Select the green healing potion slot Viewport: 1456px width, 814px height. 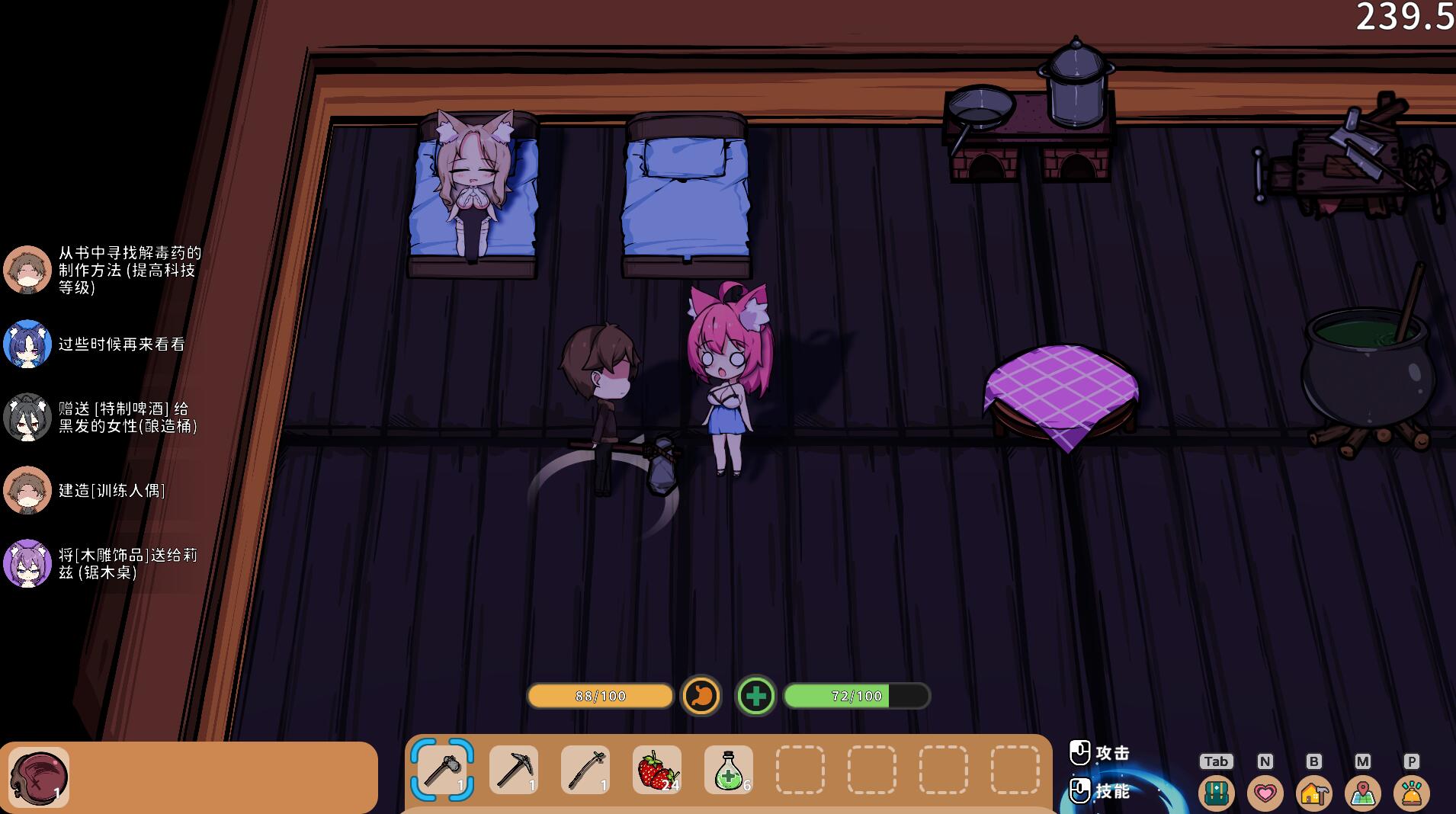729,770
